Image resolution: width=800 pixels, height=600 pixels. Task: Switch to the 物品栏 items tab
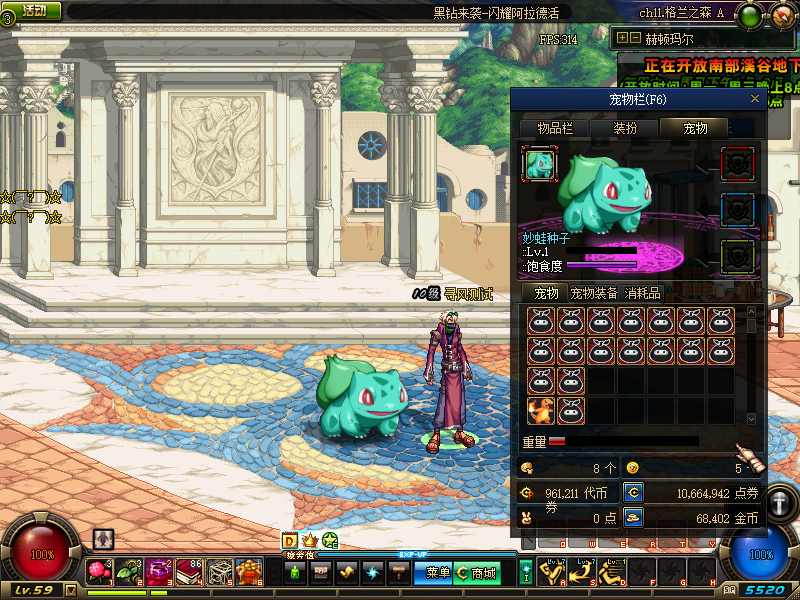555,128
